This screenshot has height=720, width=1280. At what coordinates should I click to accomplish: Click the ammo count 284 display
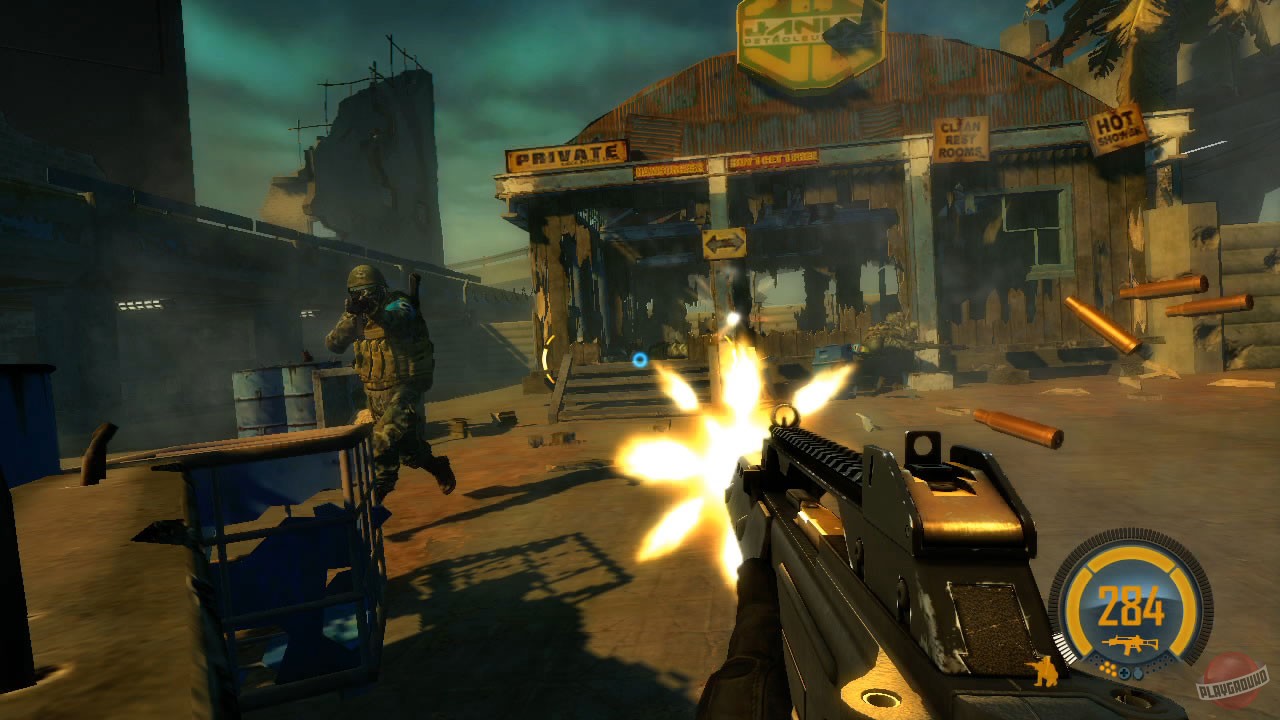(1130, 606)
